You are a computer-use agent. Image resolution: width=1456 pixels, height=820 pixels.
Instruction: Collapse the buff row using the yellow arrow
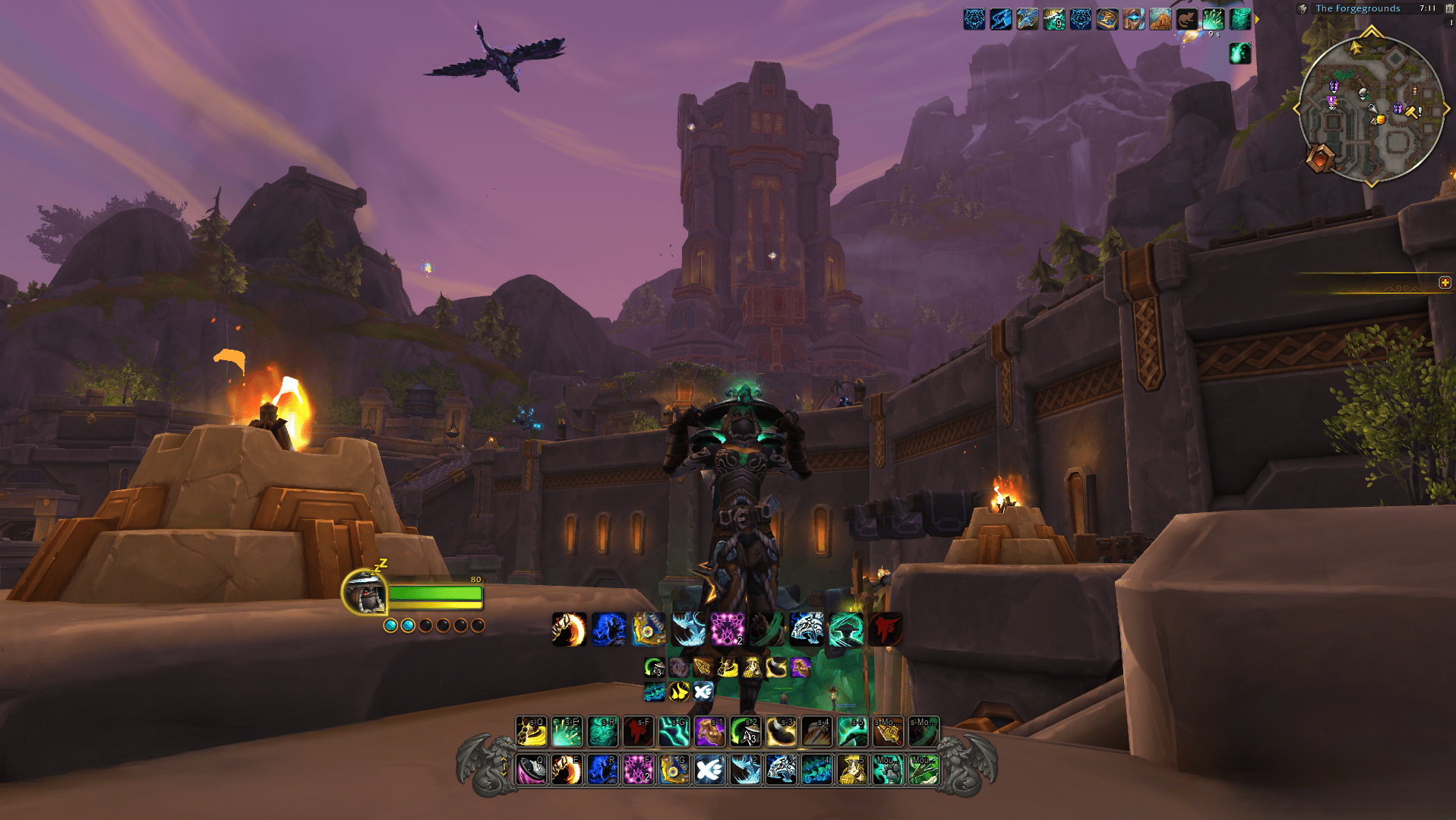[1257, 19]
